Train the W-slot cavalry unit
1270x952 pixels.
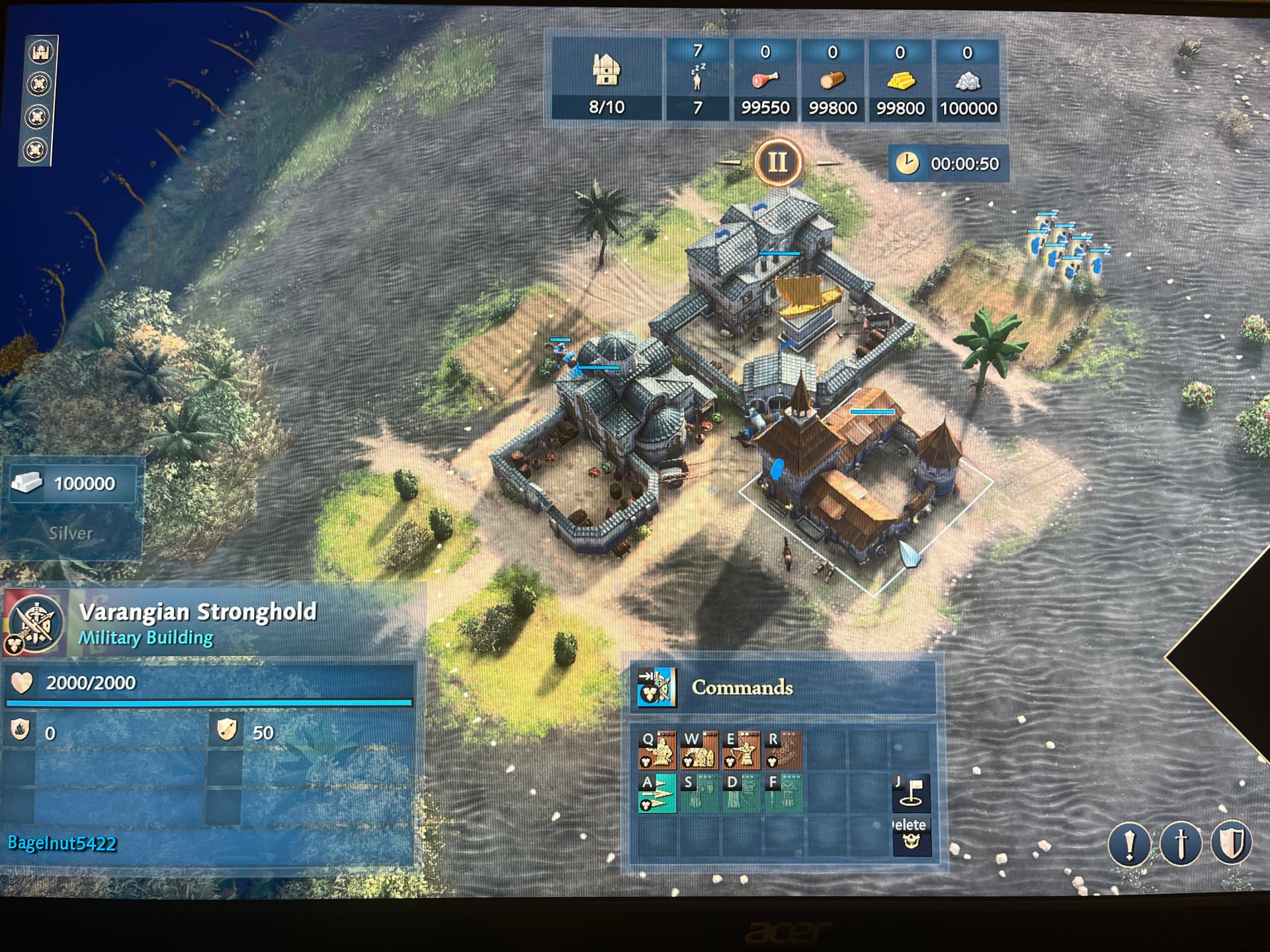click(700, 750)
